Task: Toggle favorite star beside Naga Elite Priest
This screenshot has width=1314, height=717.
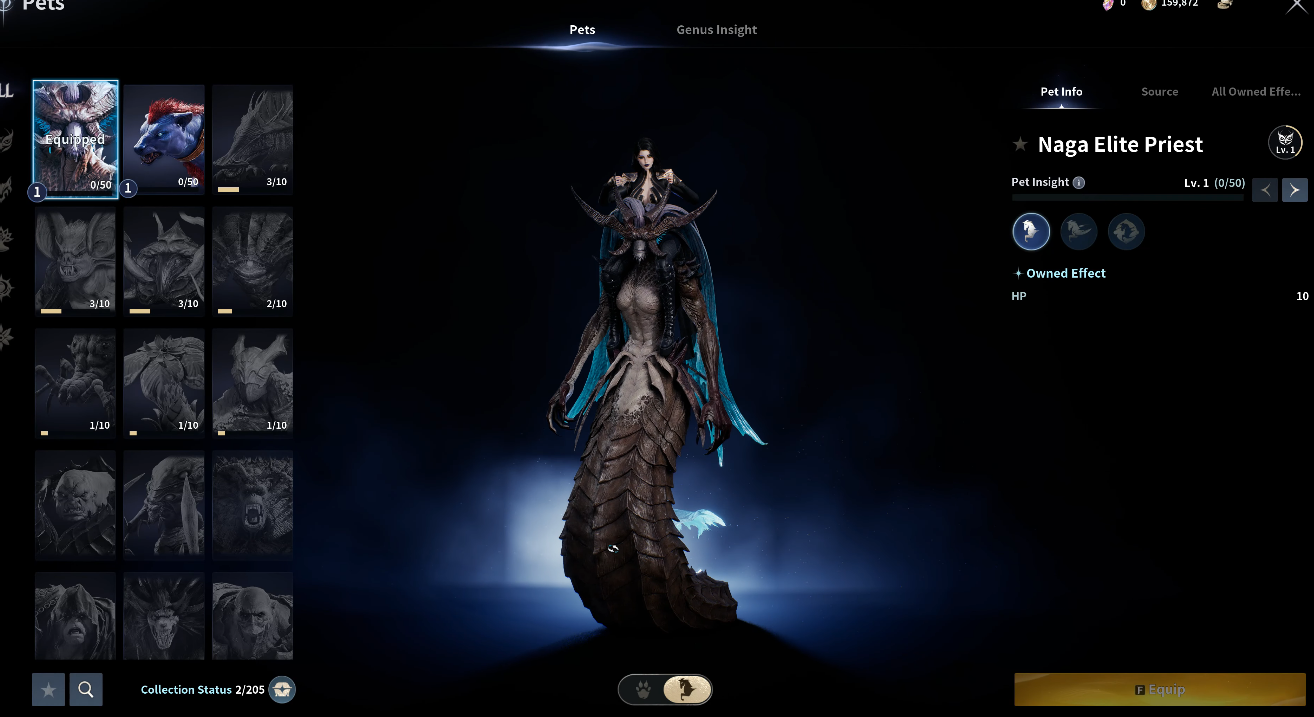Action: pos(1020,145)
